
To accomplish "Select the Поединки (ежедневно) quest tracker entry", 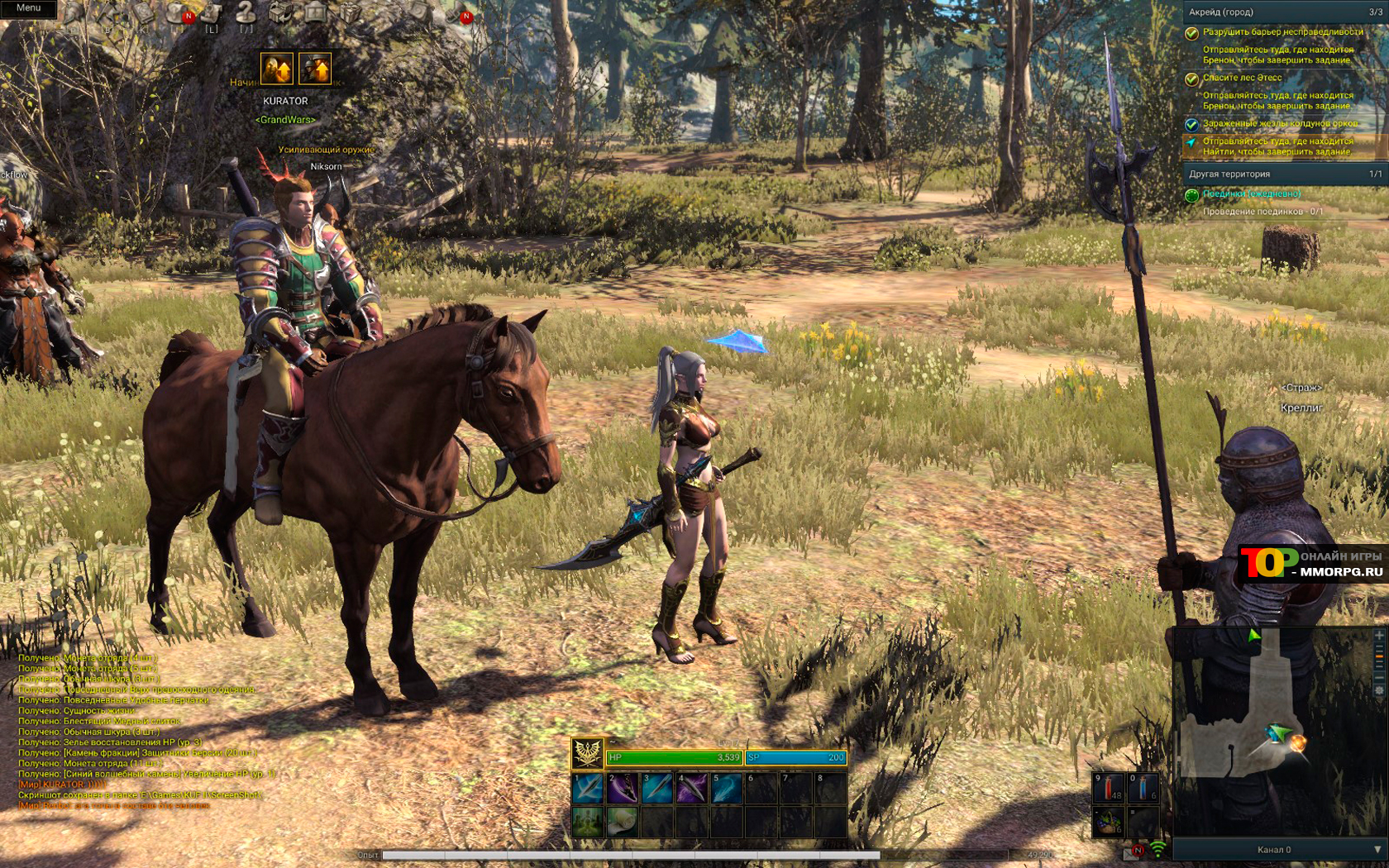I will coord(1251,193).
